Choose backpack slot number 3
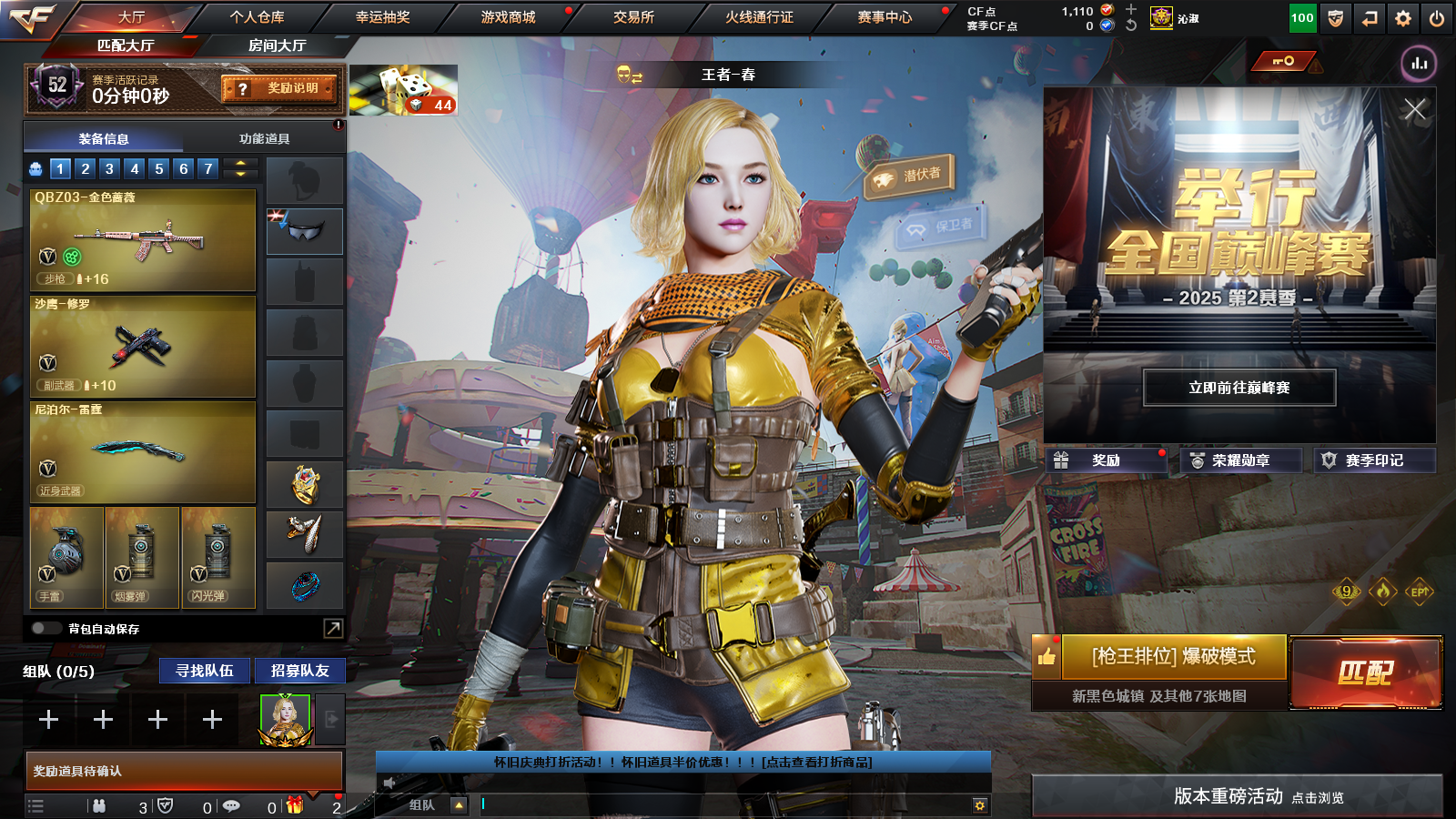Viewport: 1456px width, 819px height. coord(109,168)
